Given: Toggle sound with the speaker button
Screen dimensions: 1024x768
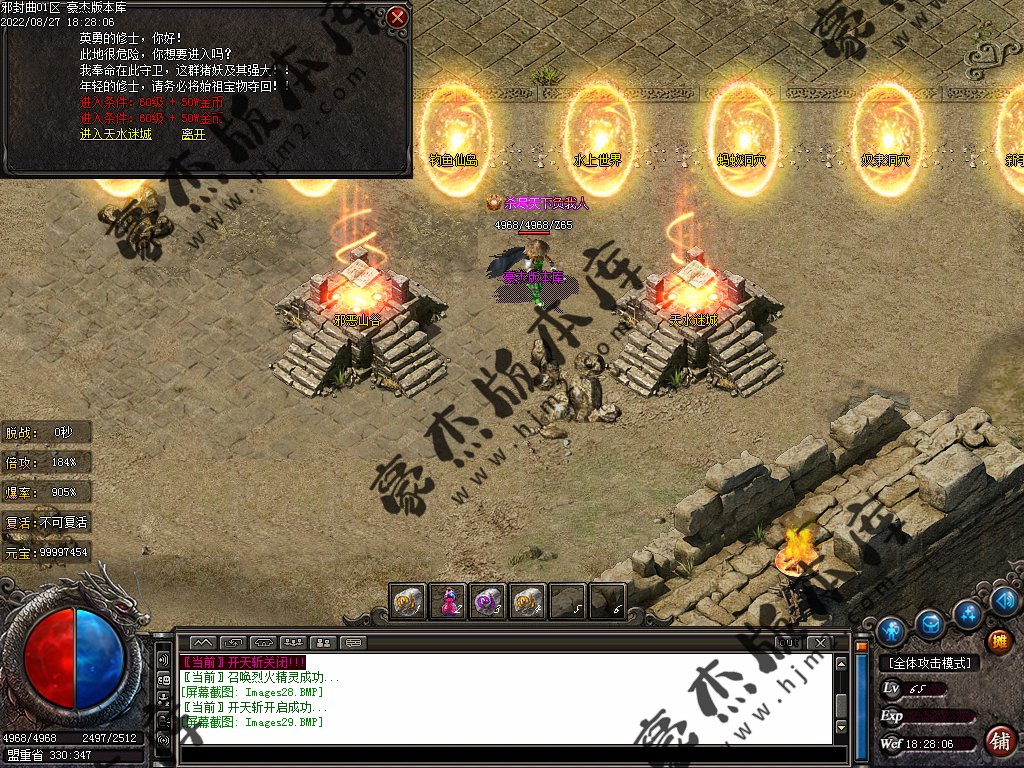Looking at the screenshot, I should click(x=1005, y=601).
